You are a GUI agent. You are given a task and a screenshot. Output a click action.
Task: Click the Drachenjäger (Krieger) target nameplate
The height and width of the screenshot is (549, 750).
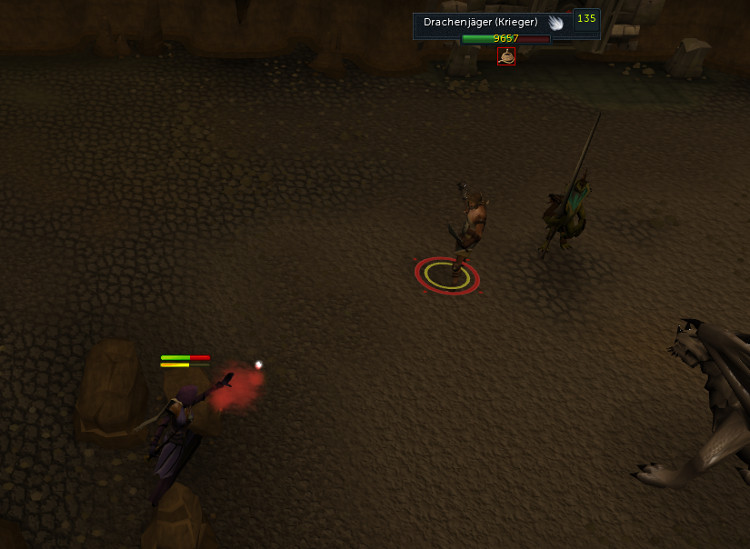[x=480, y=22]
